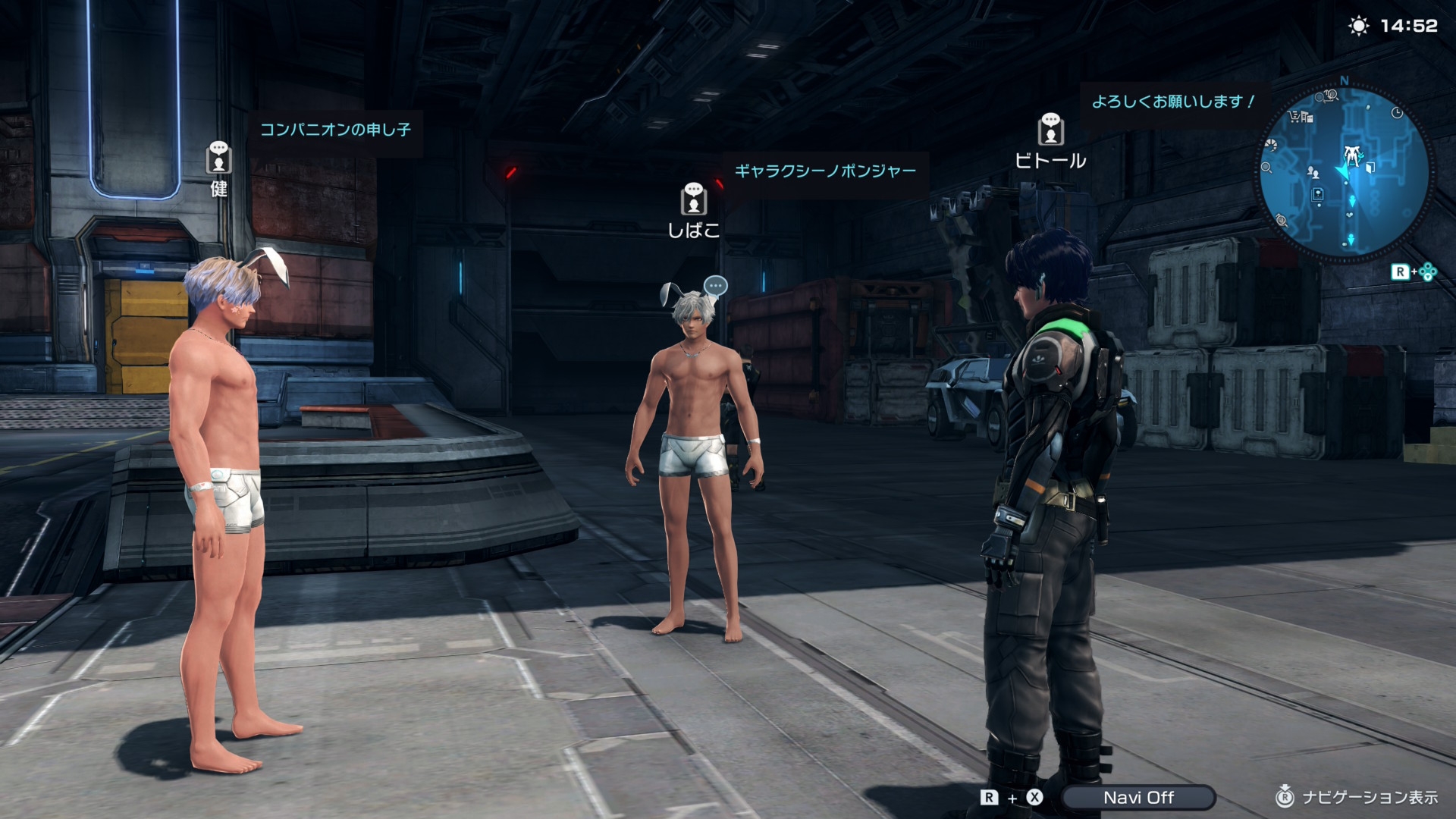1456x819 pixels.
Task: Open the circular minimap
Action: [x=1344, y=173]
